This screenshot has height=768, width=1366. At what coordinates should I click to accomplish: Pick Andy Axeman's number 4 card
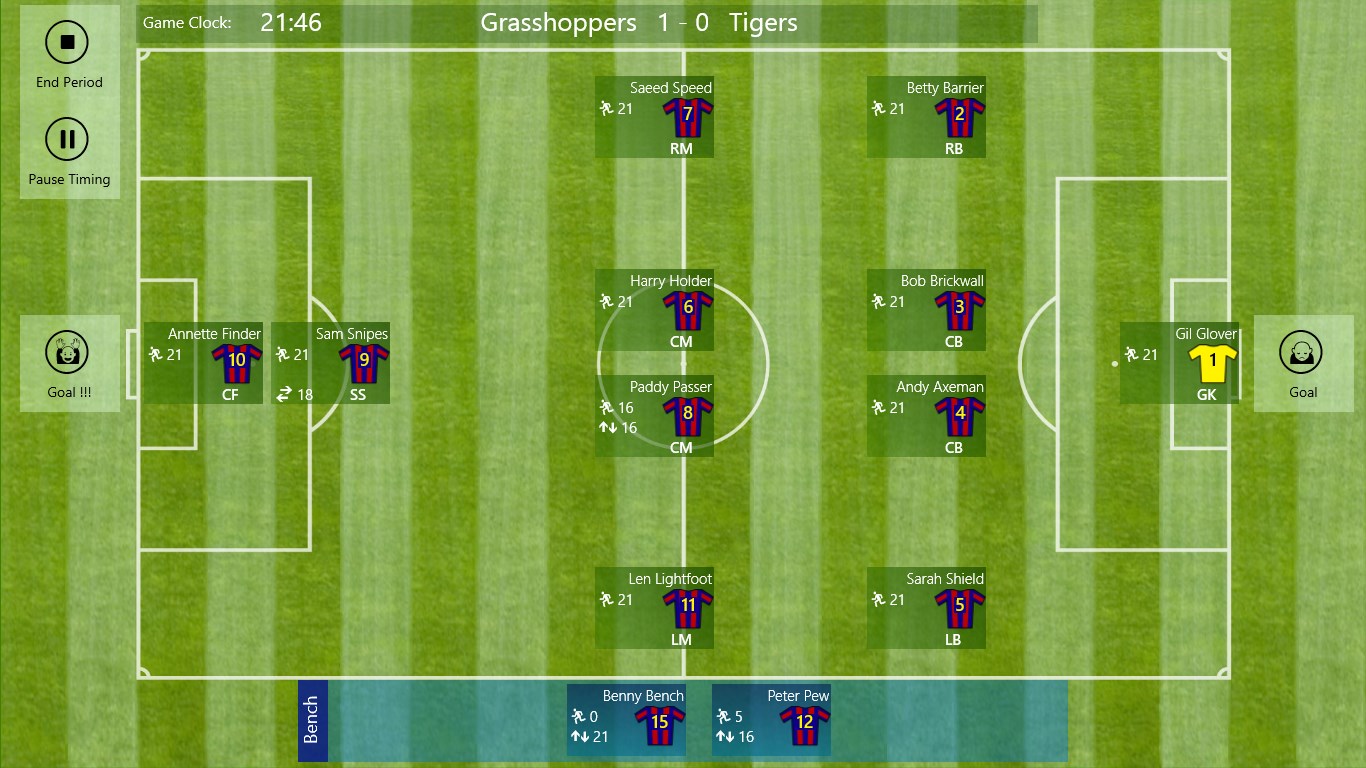point(927,416)
